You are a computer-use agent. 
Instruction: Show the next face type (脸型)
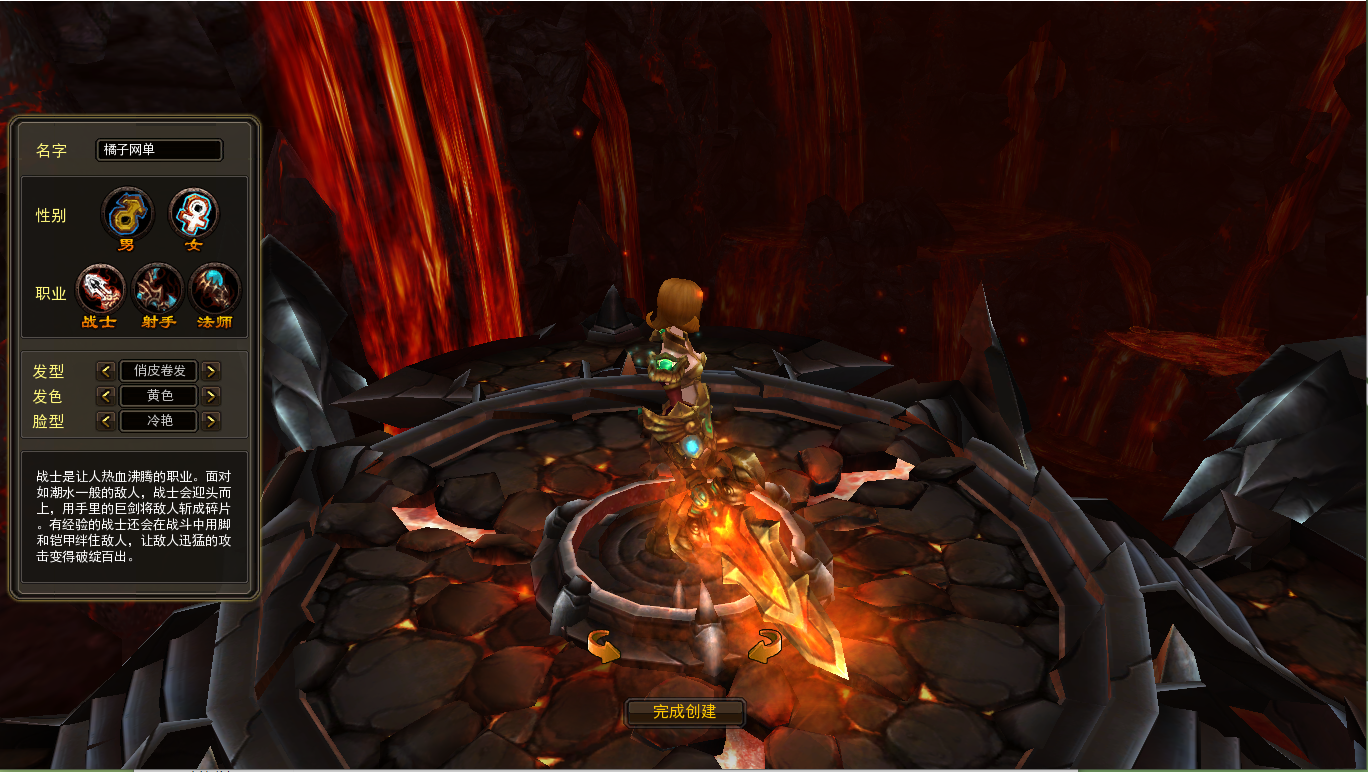pos(211,421)
